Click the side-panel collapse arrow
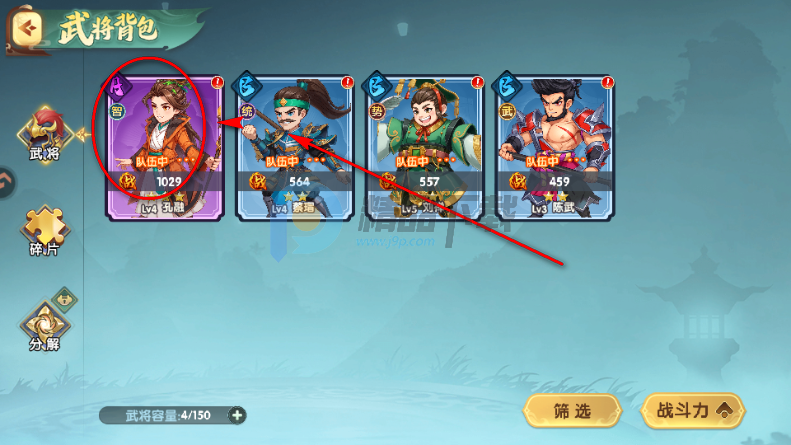 5,181
